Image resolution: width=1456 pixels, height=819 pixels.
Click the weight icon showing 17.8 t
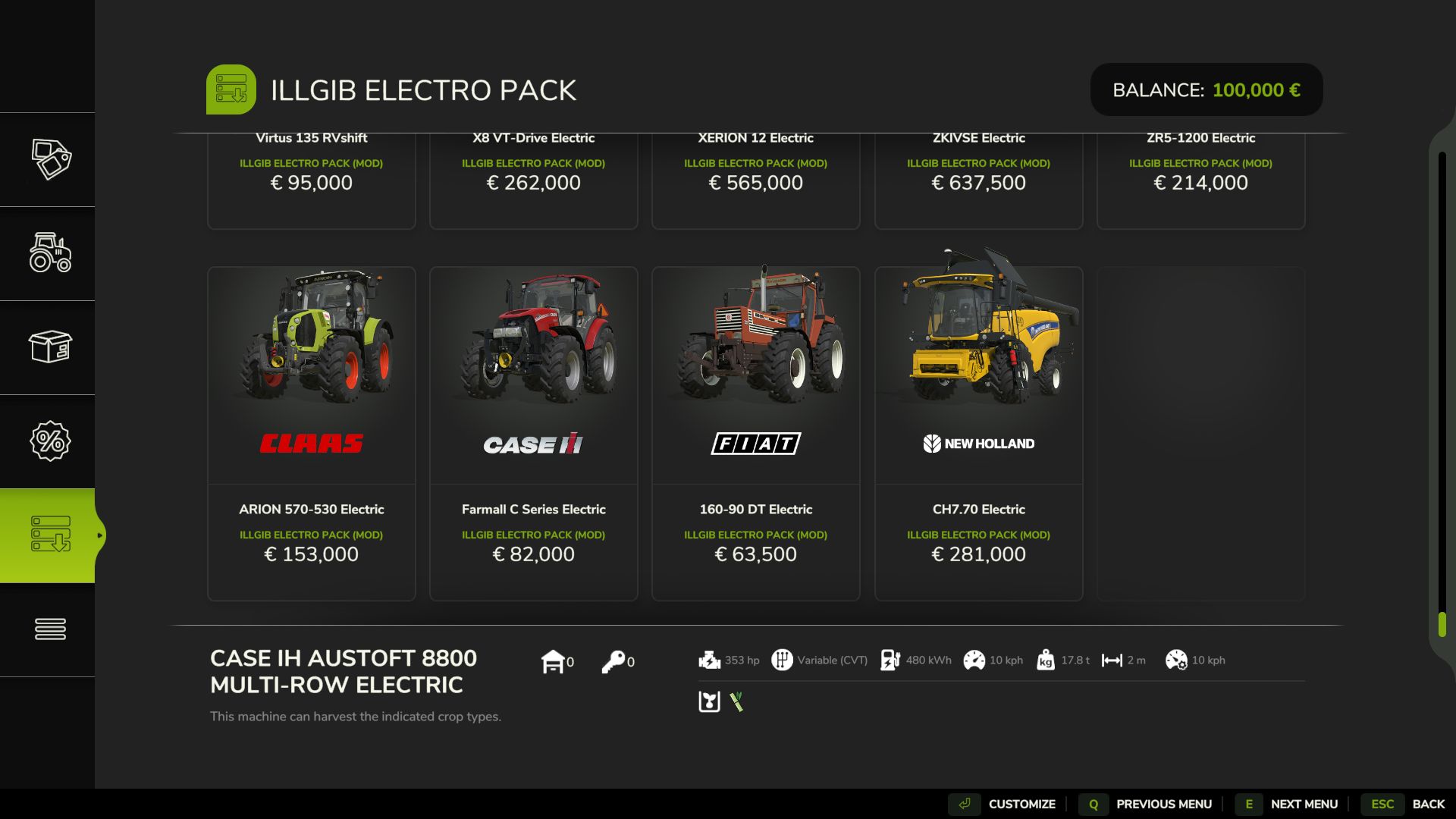[x=1046, y=660]
